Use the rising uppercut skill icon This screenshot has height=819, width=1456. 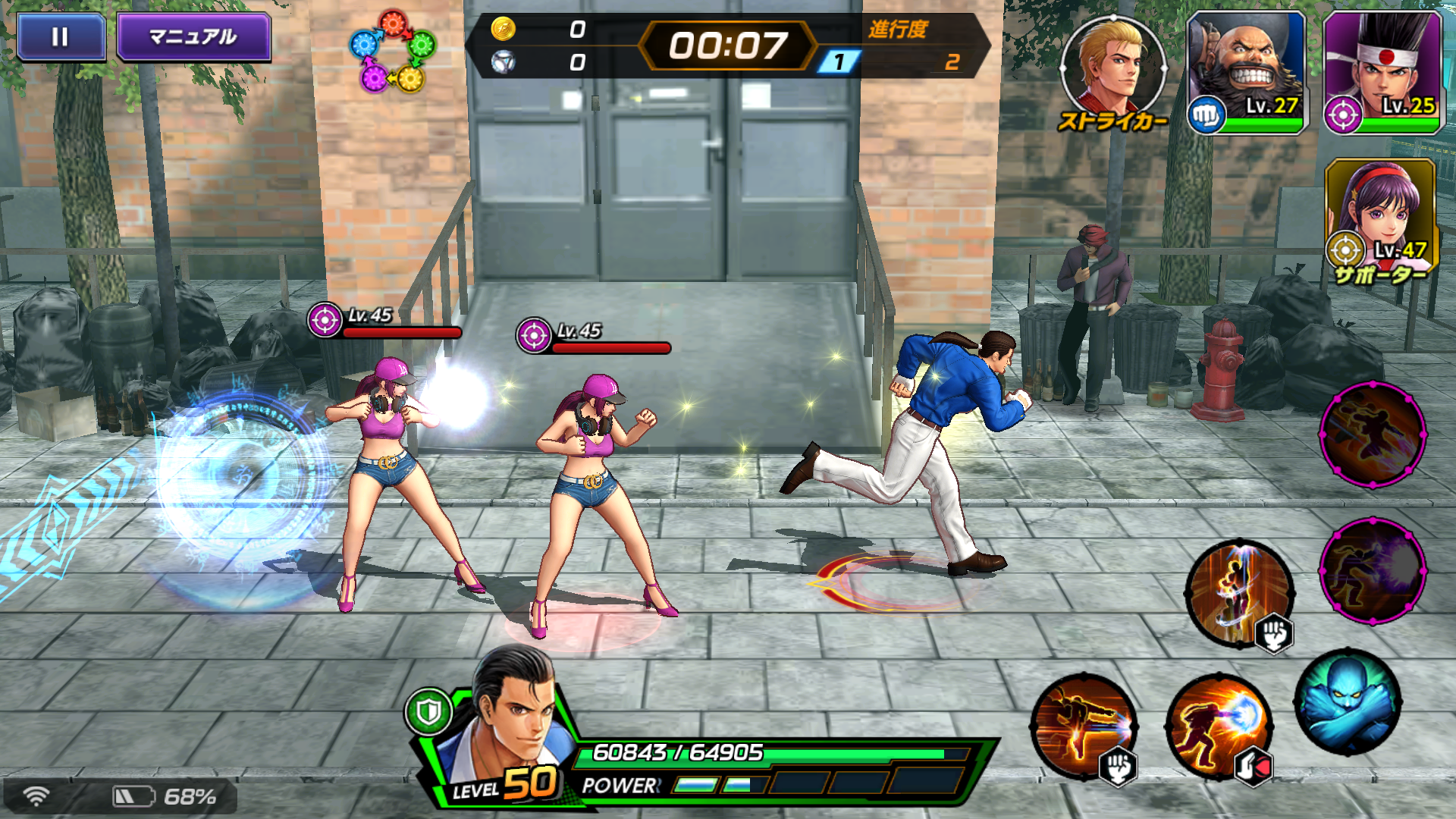click(x=1239, y=593)
